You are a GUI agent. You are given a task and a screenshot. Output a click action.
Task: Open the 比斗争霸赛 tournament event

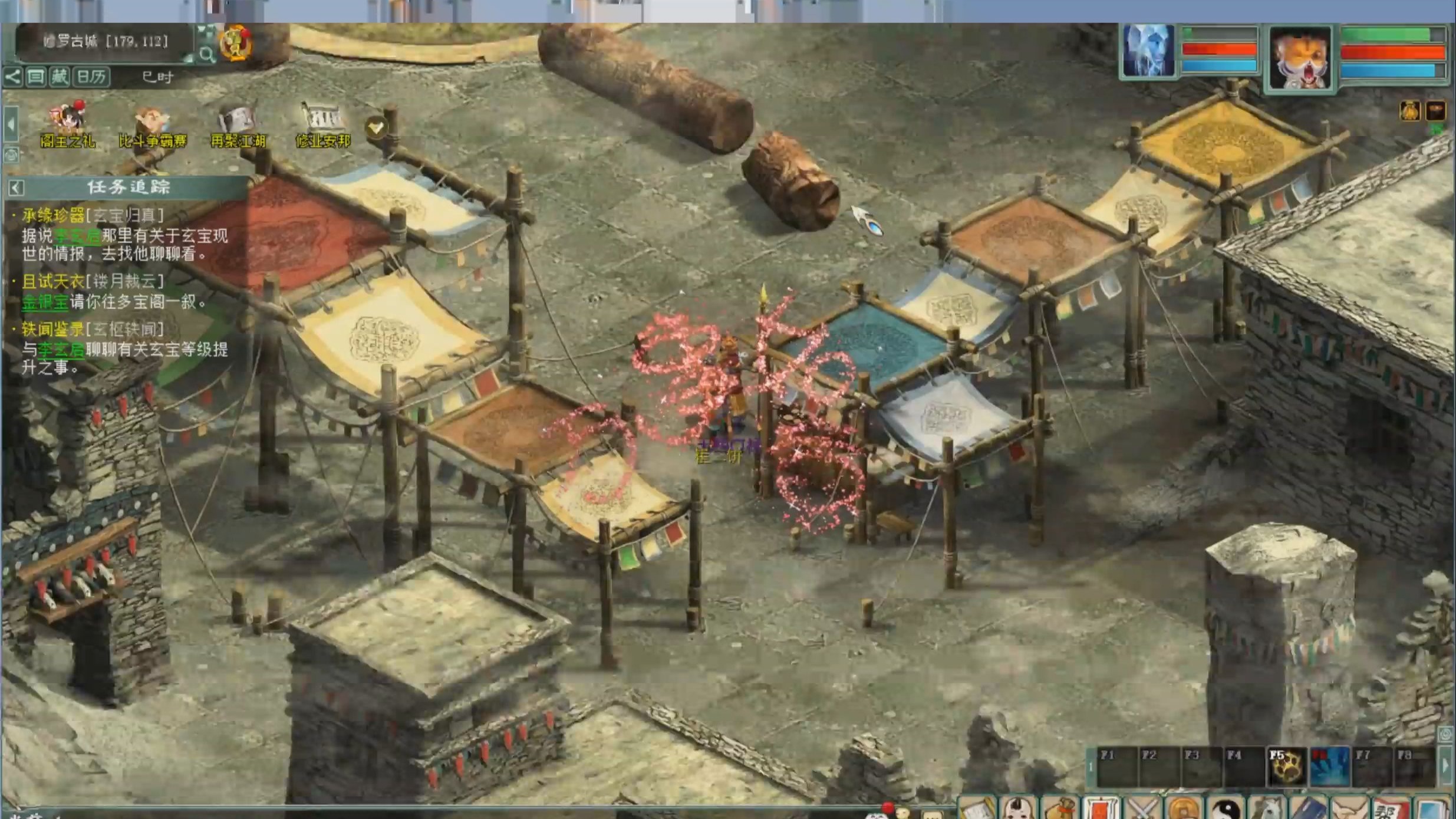coord(153,126)
